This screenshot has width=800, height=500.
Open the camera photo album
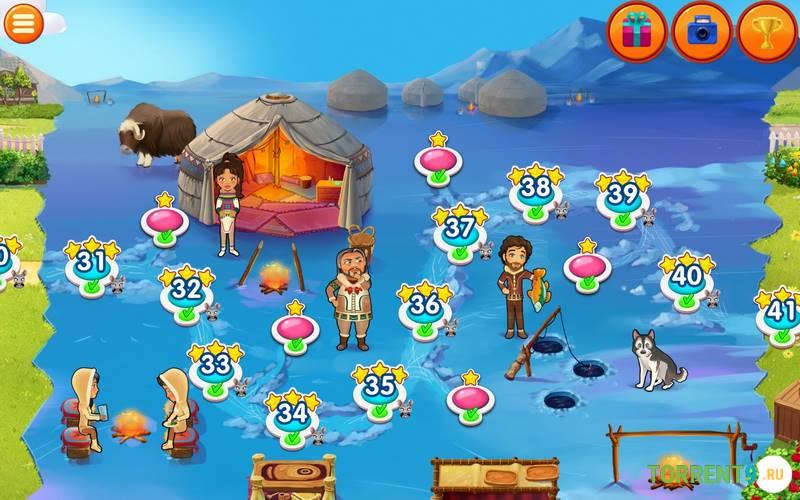701,30
